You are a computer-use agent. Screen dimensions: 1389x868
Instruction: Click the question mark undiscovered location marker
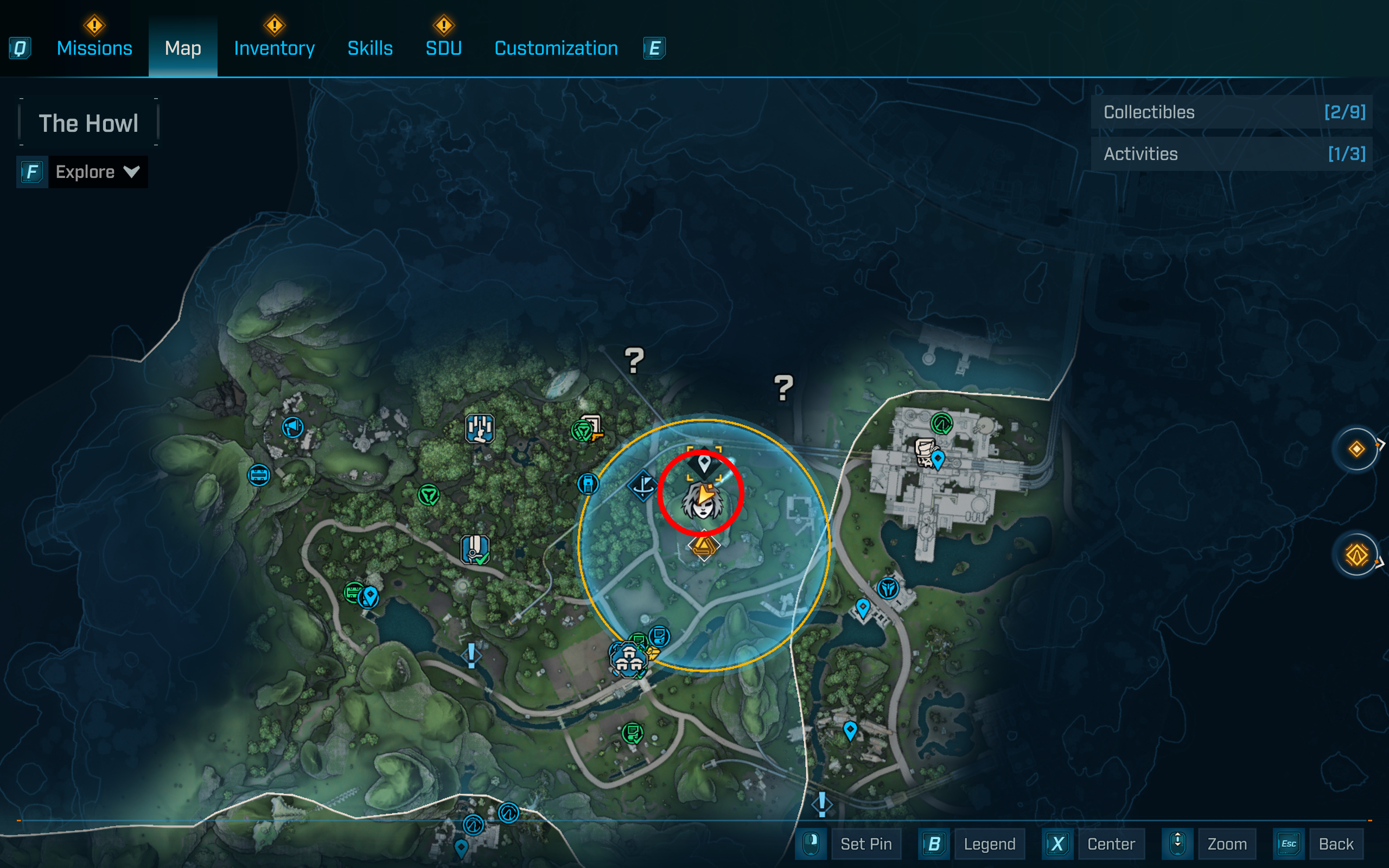coord(634,361)
